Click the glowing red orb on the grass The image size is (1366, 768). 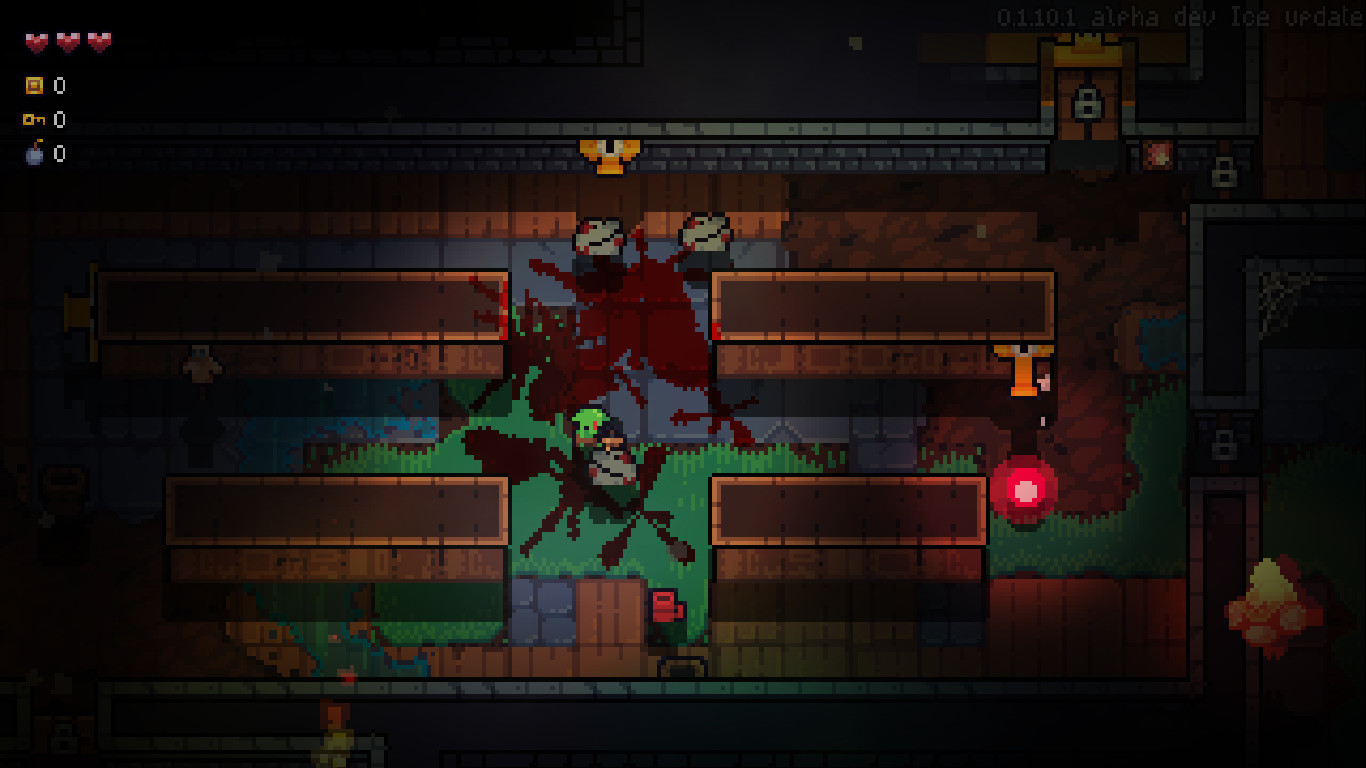click(x=1027, y=492)
